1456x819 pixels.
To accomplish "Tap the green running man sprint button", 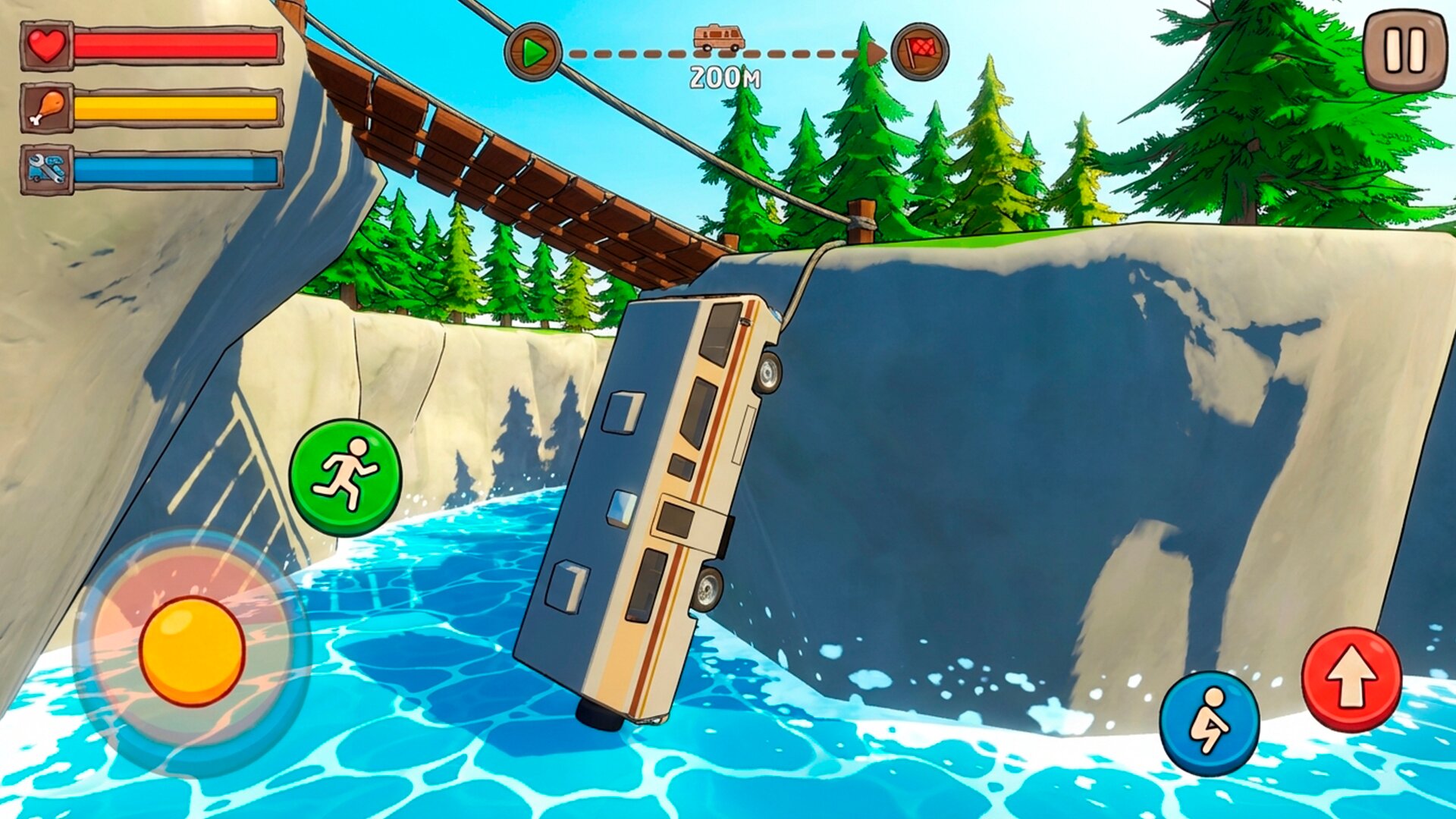I will pyautogui.click(x=346, y=477).
